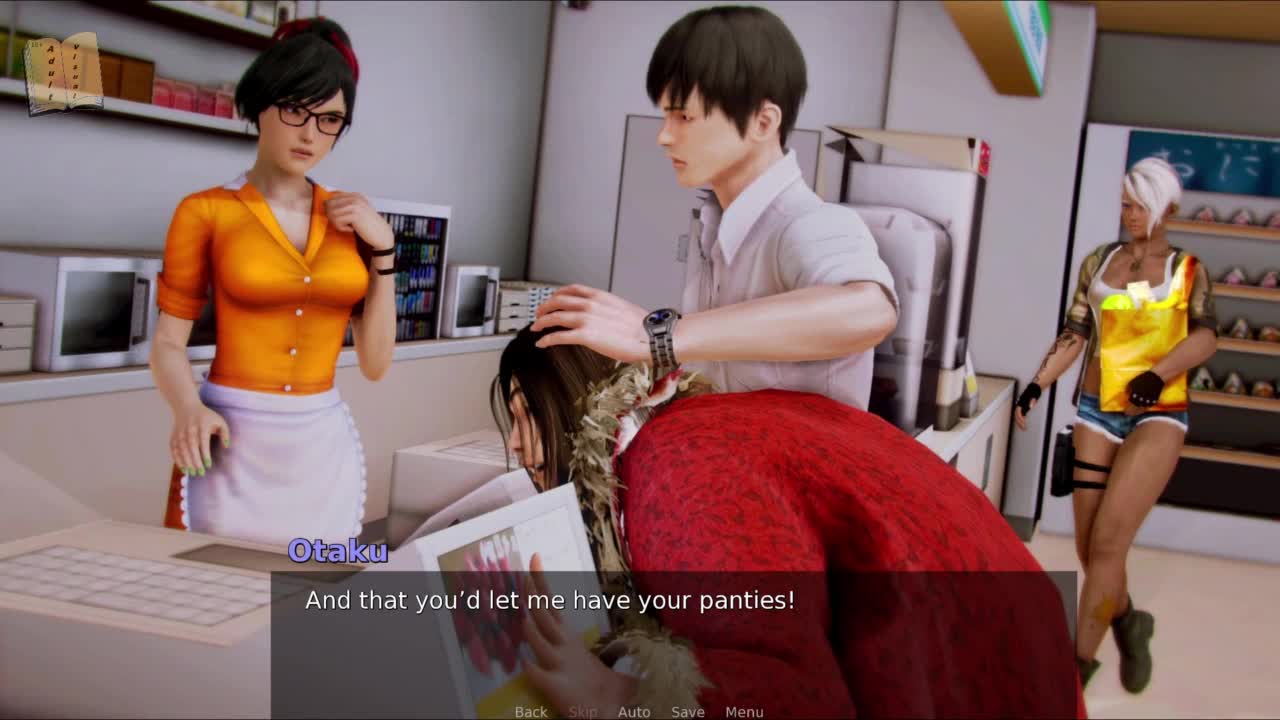Open the game Menu
The height and width of the screenshot is (720, 1280).
(x=744, y=712)
